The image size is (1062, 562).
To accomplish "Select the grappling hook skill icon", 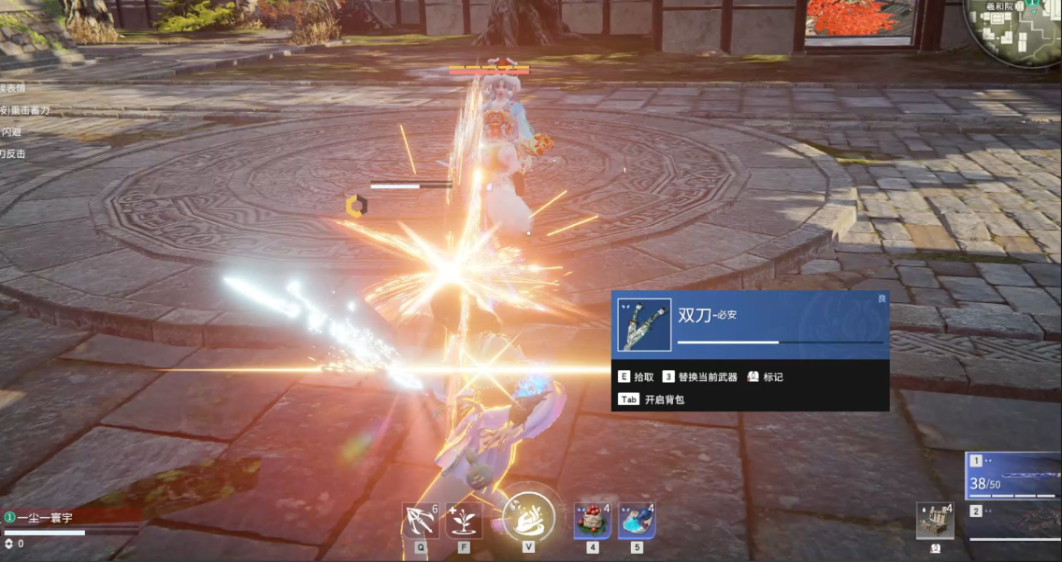I will [x=420, y=521].
